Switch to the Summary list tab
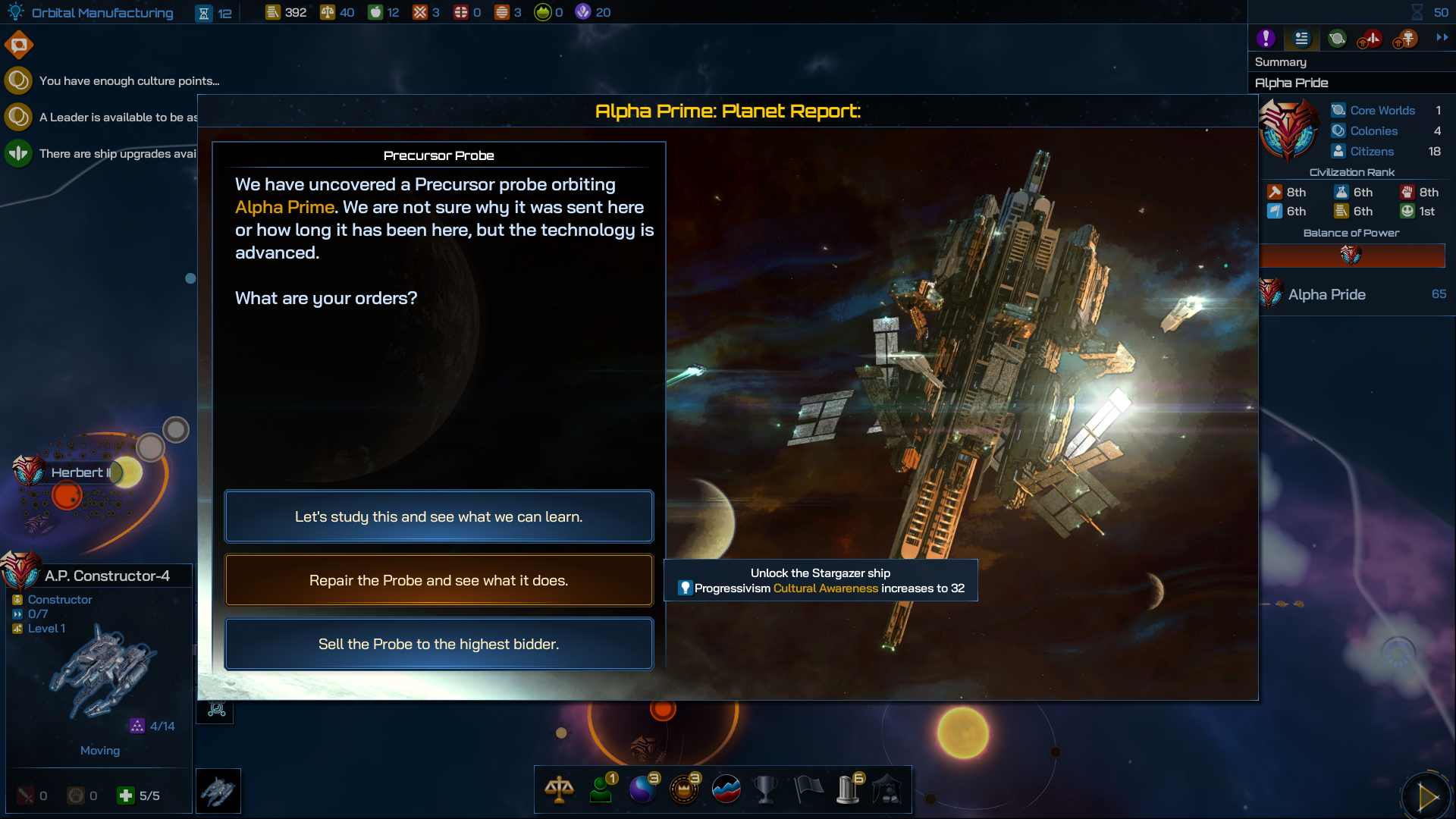The width and height of the screenshot is (1456, 819). (x=1301, y=38)
